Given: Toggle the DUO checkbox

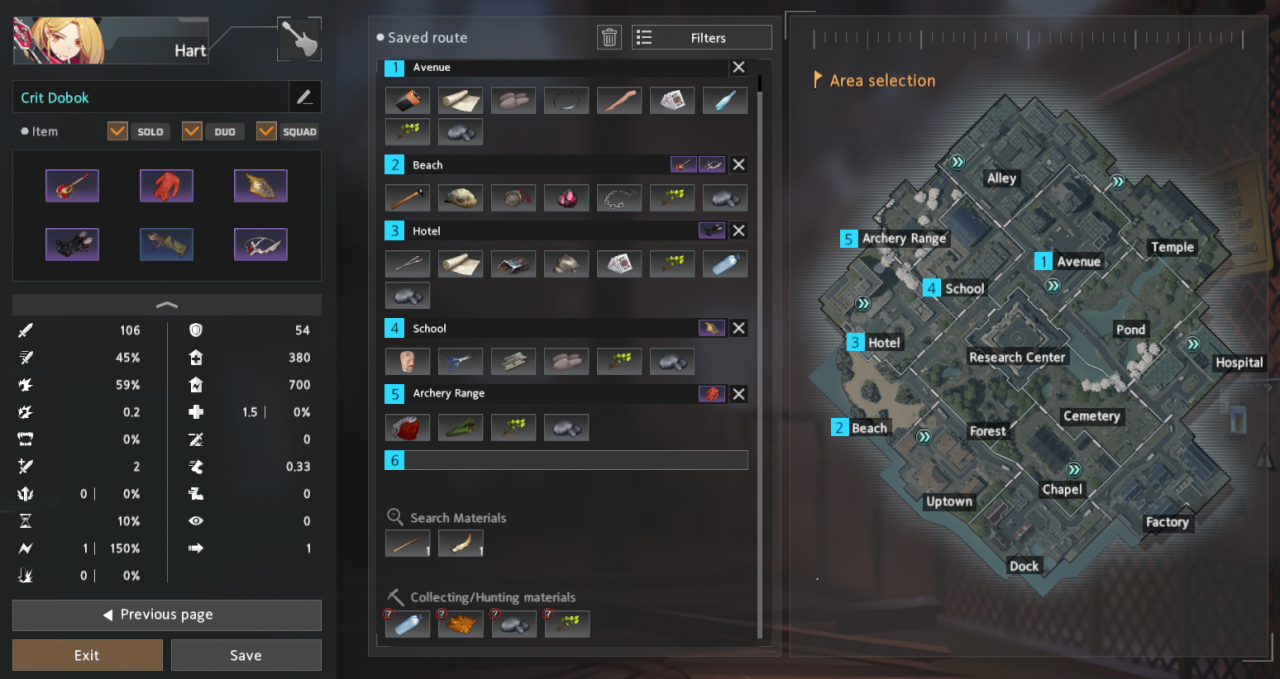Looking at the screenshot, I should pyautogui.click(x=192, y=131).
